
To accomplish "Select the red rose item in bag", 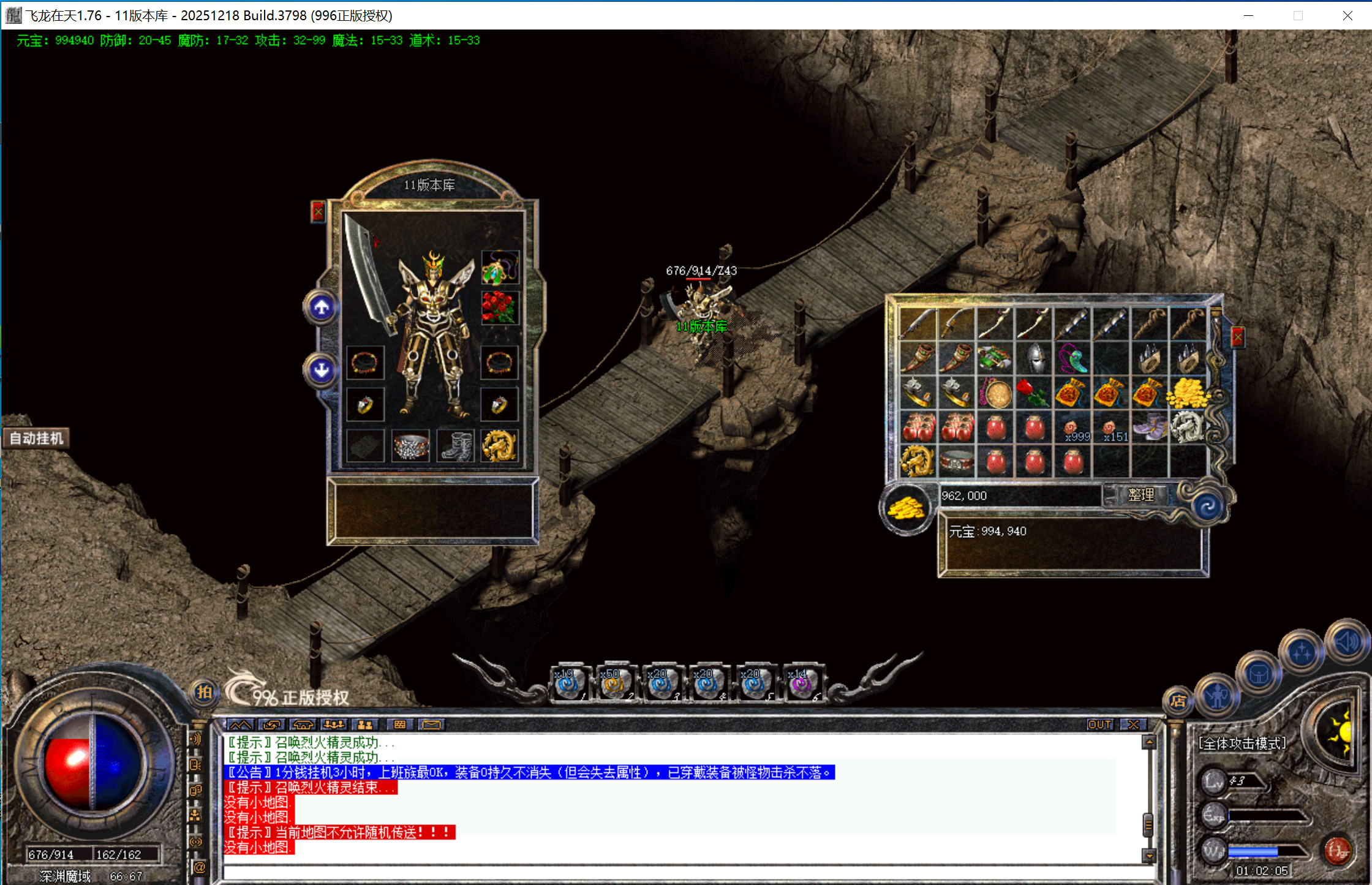I will [x=1035, y=393].
